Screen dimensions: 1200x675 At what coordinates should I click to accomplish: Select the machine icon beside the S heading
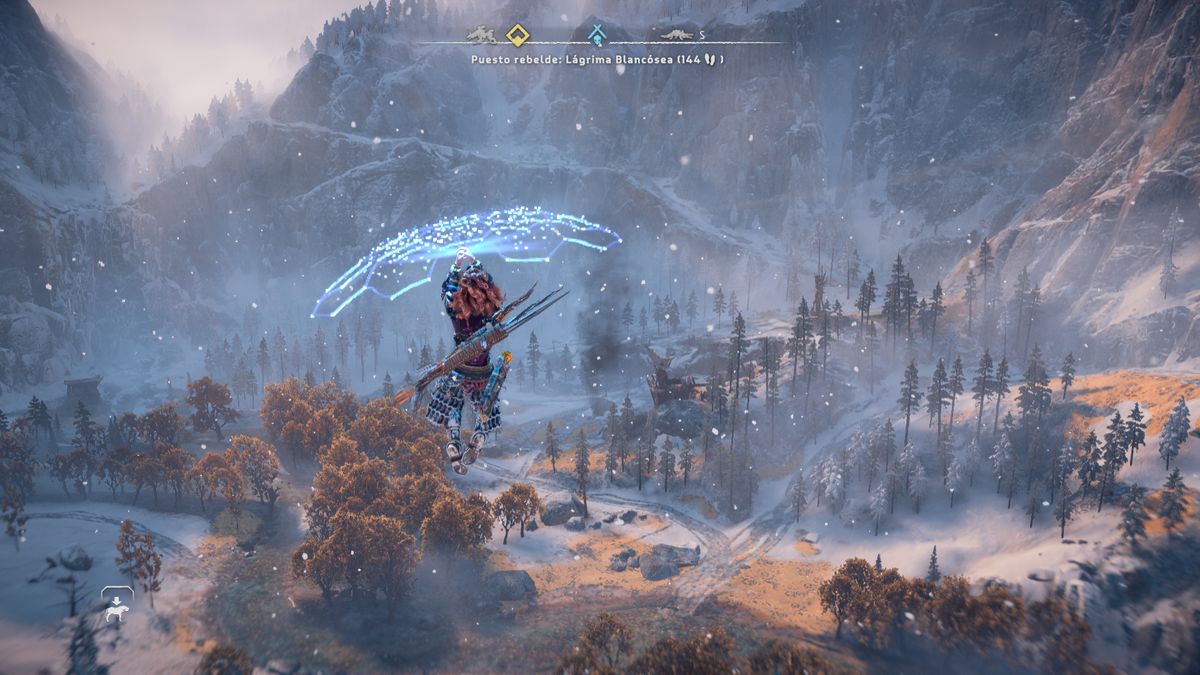click(677, 36)
